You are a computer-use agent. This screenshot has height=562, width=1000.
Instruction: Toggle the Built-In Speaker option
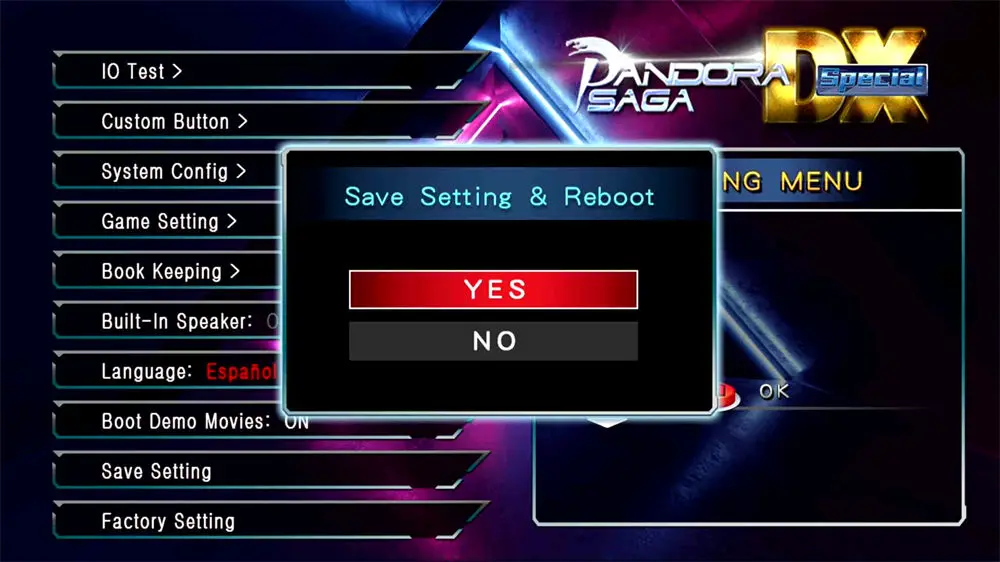click(180, 322)
